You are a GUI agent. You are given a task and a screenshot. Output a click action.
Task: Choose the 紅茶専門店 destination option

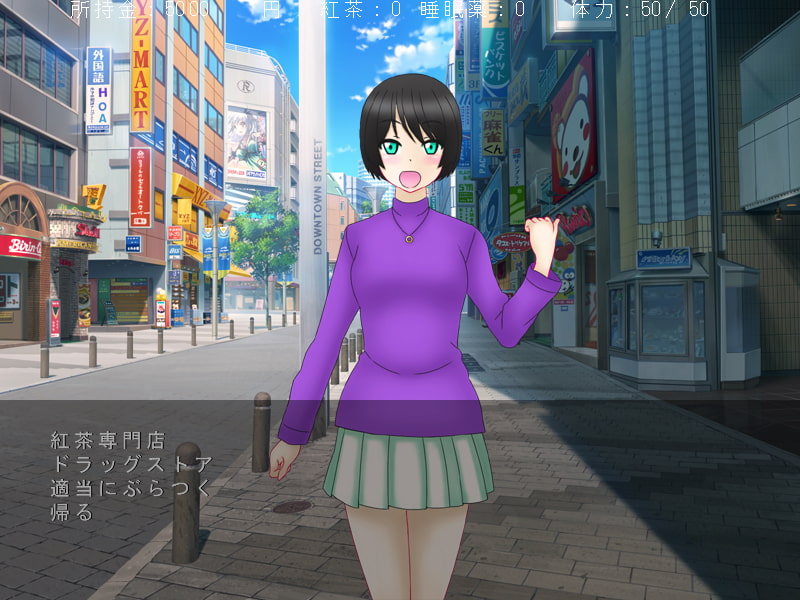point(107,440)
